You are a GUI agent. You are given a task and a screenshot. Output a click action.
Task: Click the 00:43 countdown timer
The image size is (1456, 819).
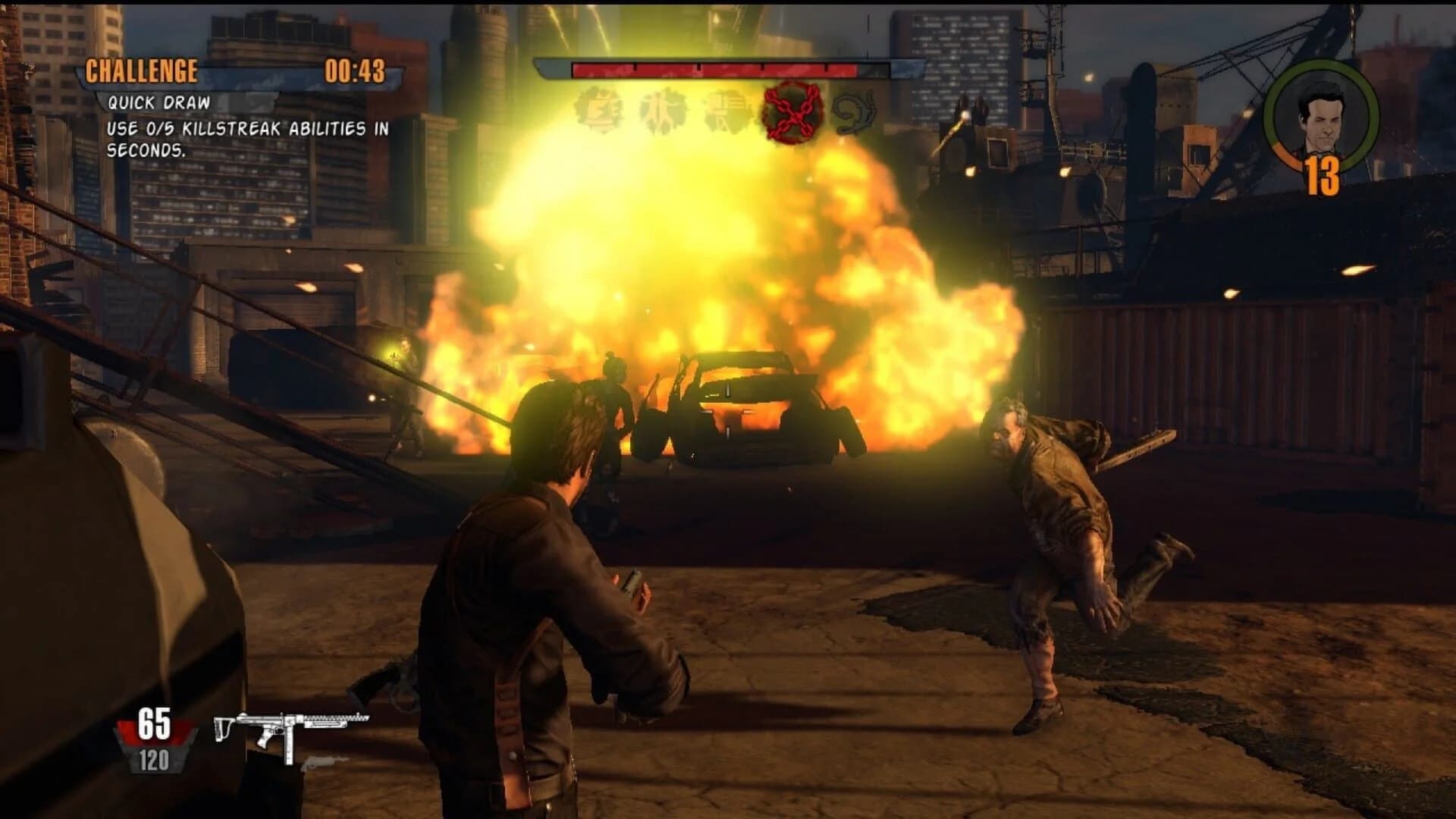pos(355,71)
